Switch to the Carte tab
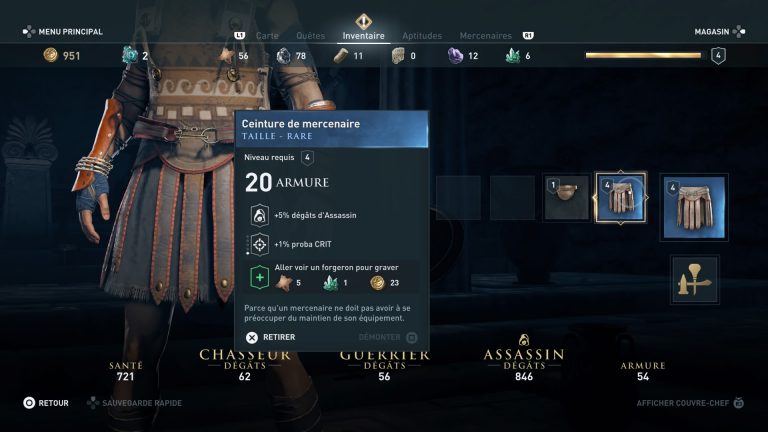Viewport: 768px width, 432px height. point(267,36)
